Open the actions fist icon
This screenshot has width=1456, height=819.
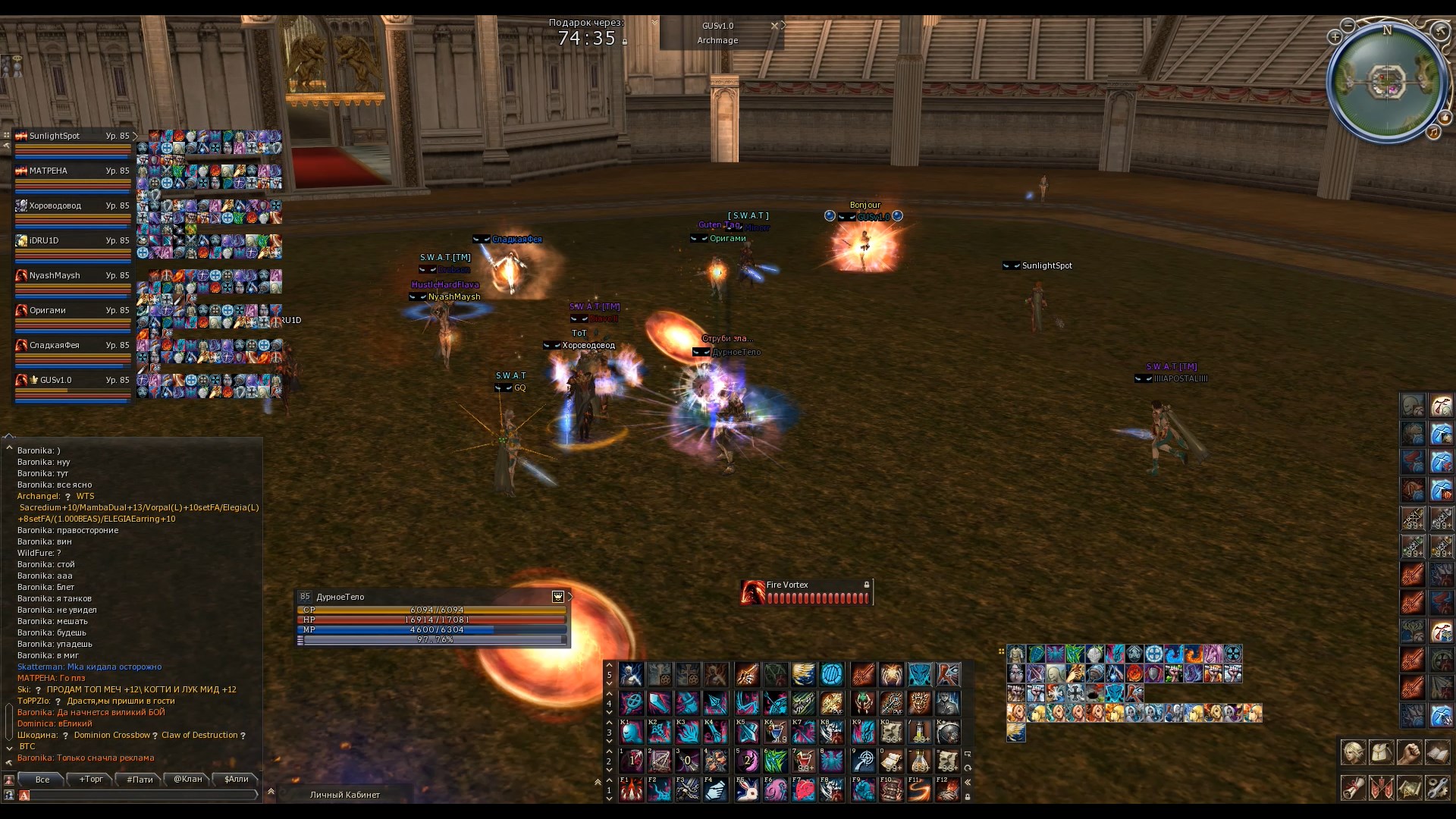pos(1410,753)
